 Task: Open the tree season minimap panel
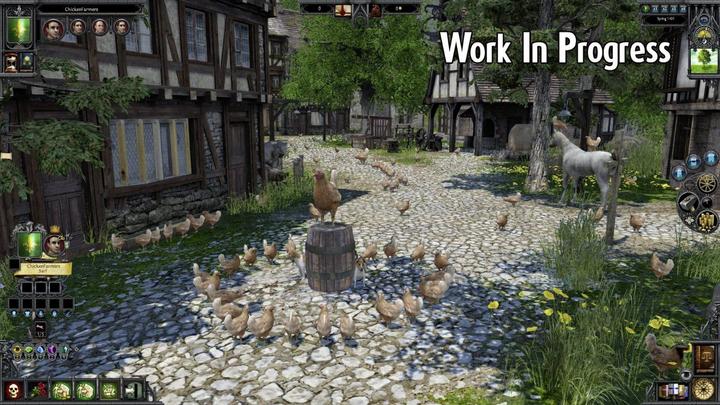(704, 55)
